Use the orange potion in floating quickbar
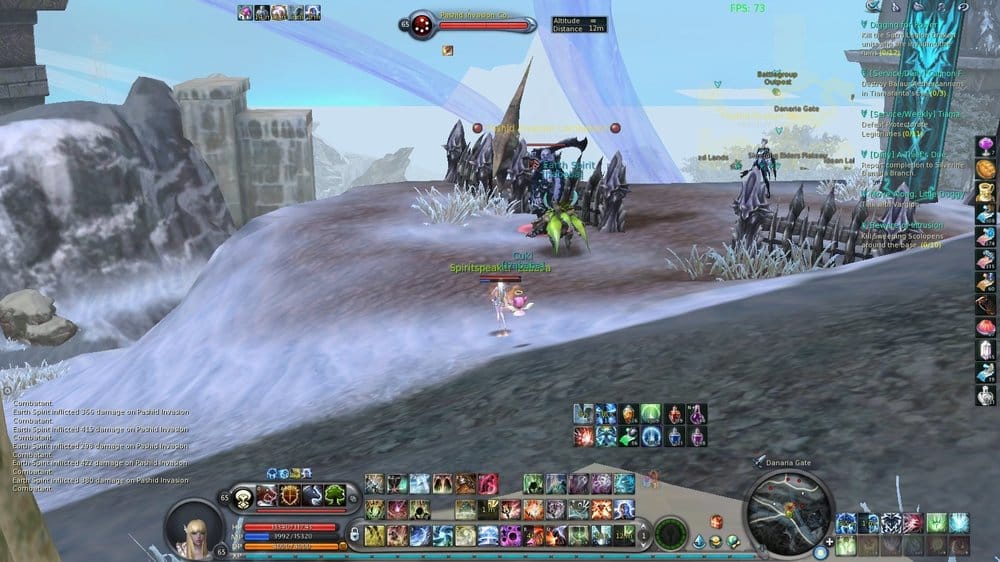The width and height of the screenshot is (1000, 562). point(628,413)
